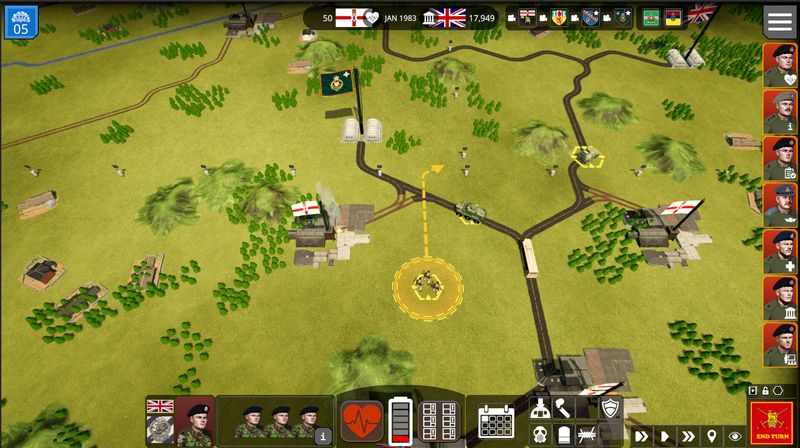Viewport: 800px width, 448px height.
Task: Open the barracks grid panel icon
Action: pos(440,421)
